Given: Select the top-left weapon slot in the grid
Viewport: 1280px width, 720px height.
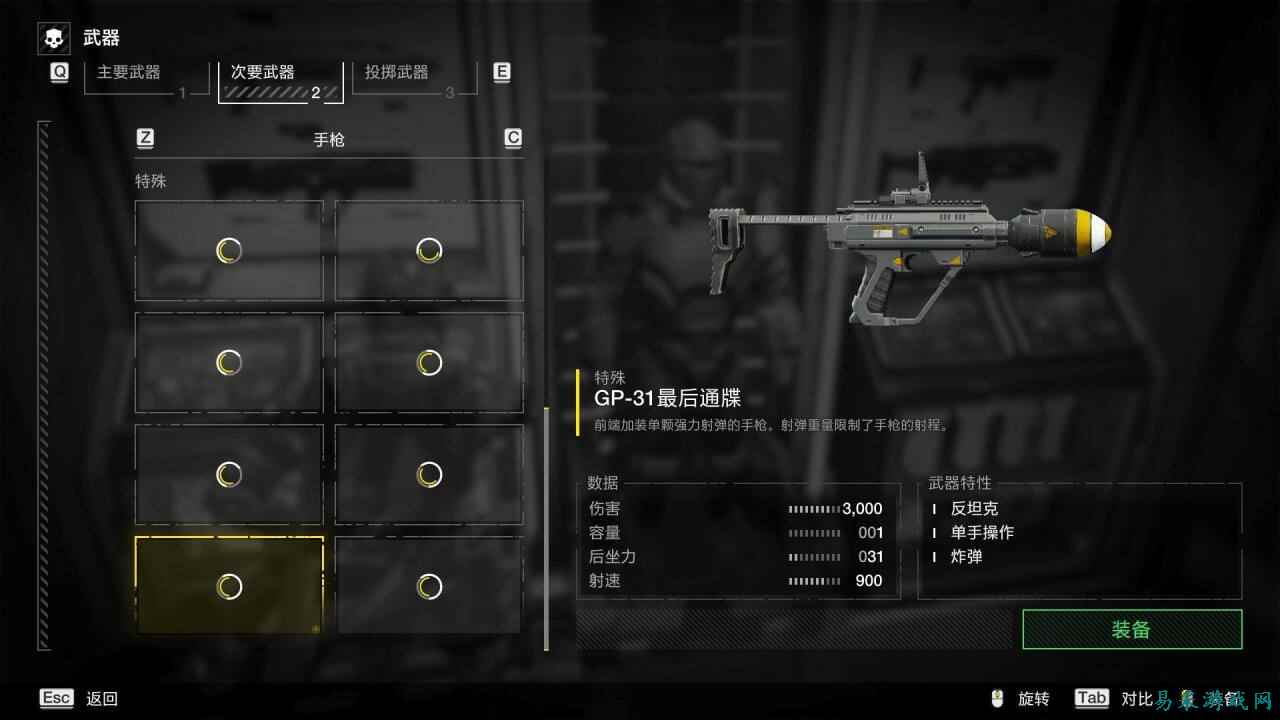Looking at the screenshot, I should click(x=228, y=251).
